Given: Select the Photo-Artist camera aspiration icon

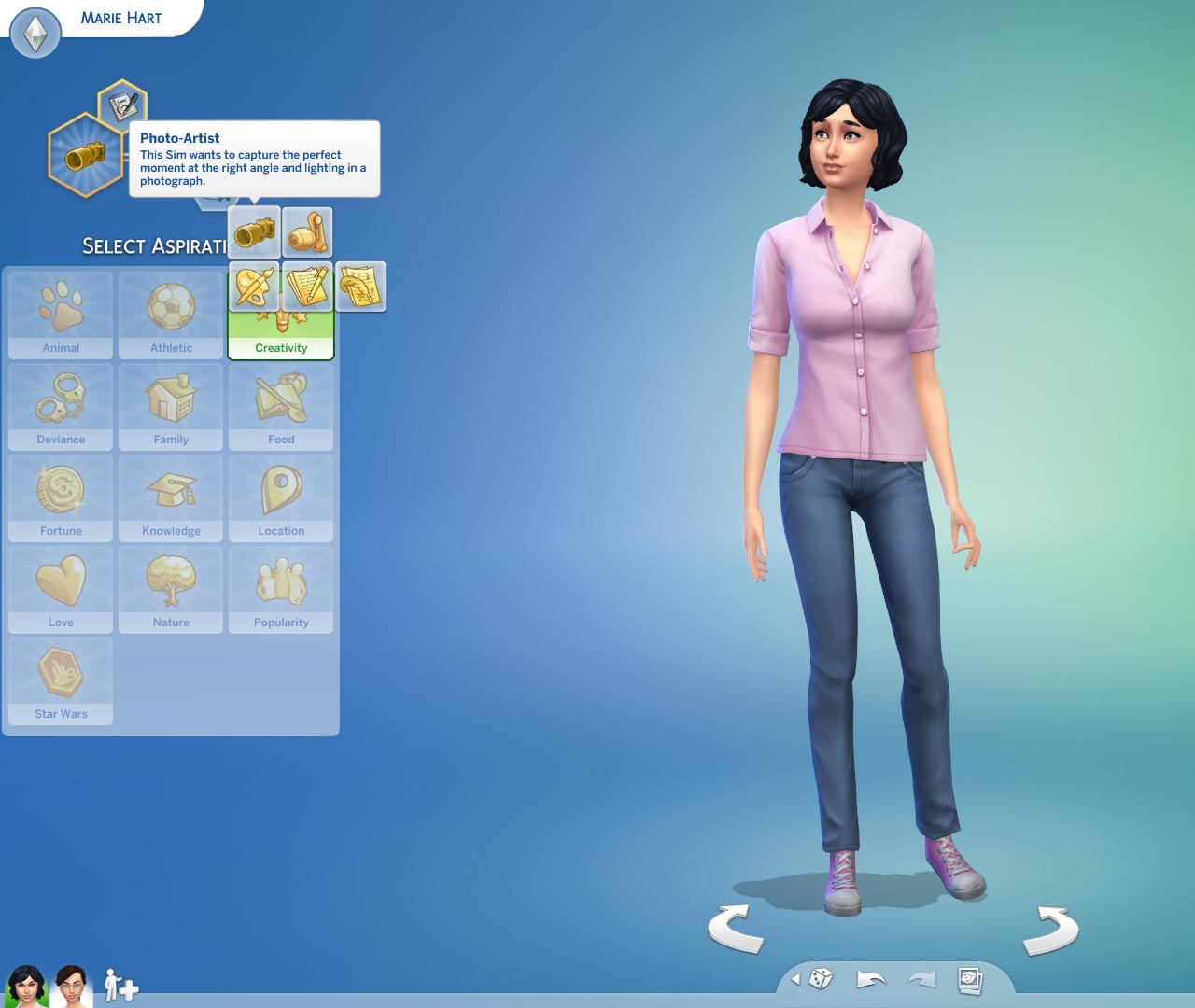Looking at the screenshot, I should 254,231.
